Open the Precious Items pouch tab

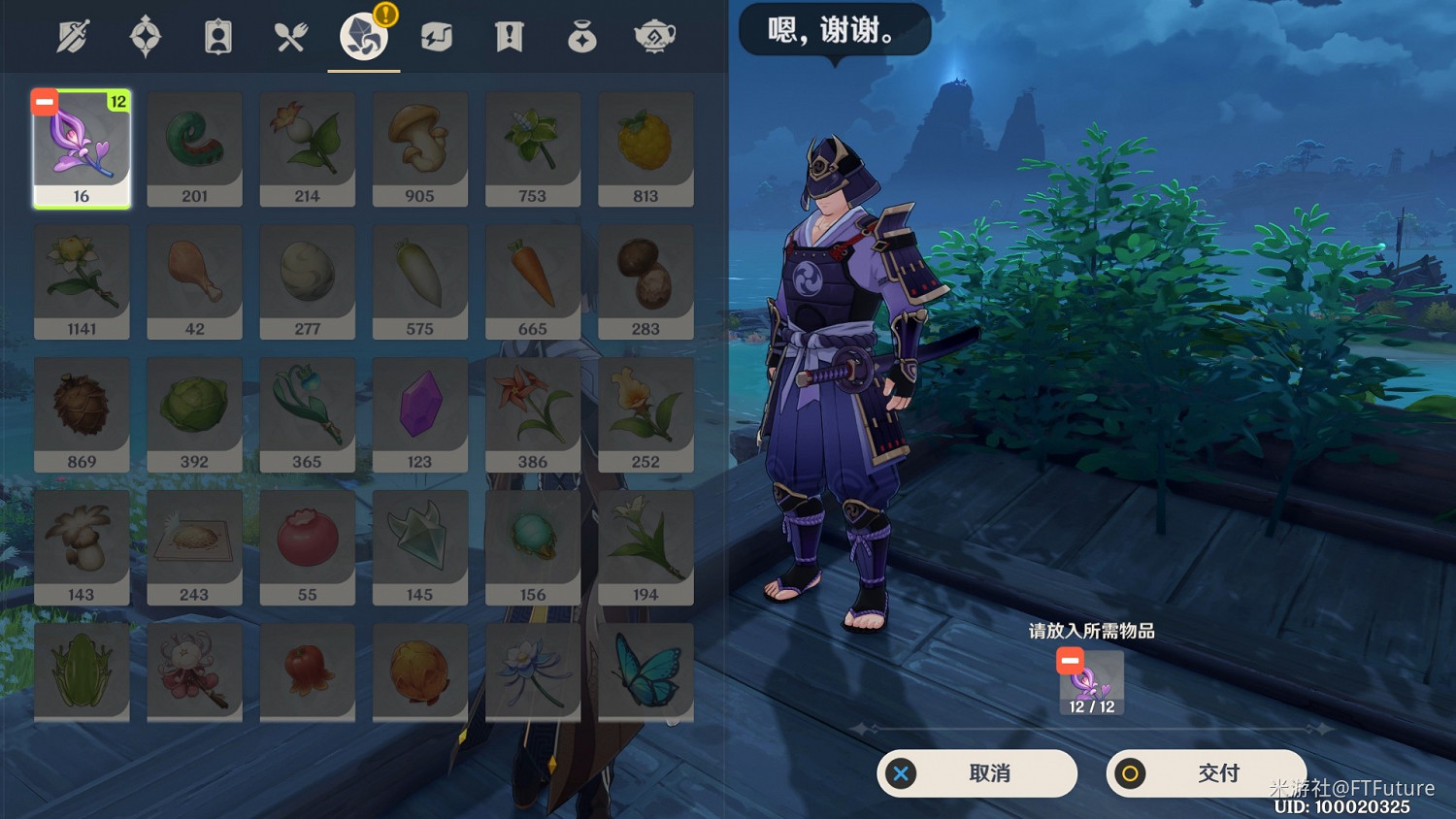tap(580, 36)
